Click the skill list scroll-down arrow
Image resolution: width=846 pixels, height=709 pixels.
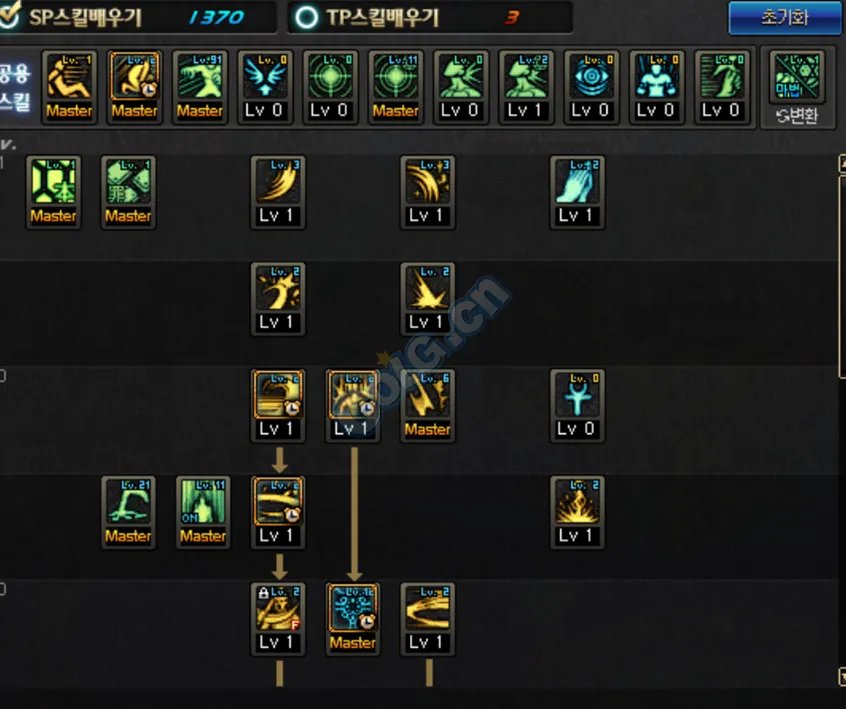click(x=842, y=677)
